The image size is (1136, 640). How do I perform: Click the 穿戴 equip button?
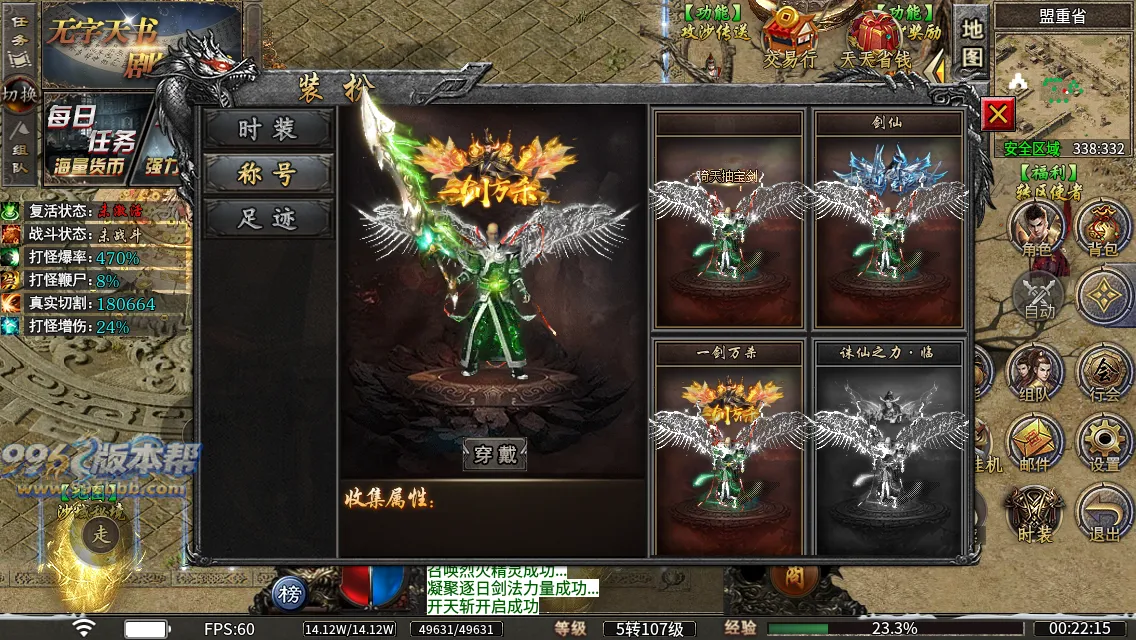[495, 454]
